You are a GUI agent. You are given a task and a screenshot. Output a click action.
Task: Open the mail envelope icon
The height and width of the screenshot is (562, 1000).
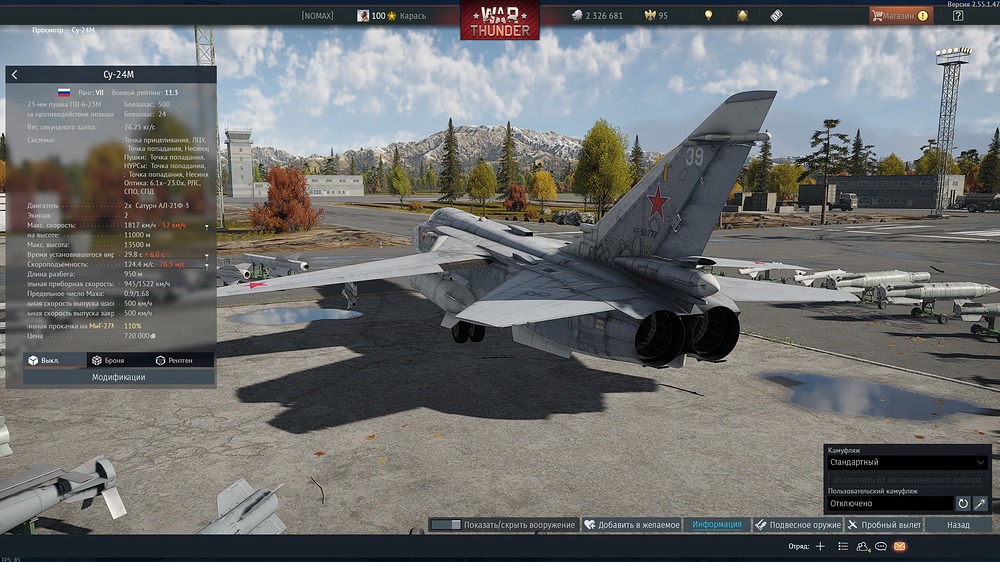coord(899,547)
